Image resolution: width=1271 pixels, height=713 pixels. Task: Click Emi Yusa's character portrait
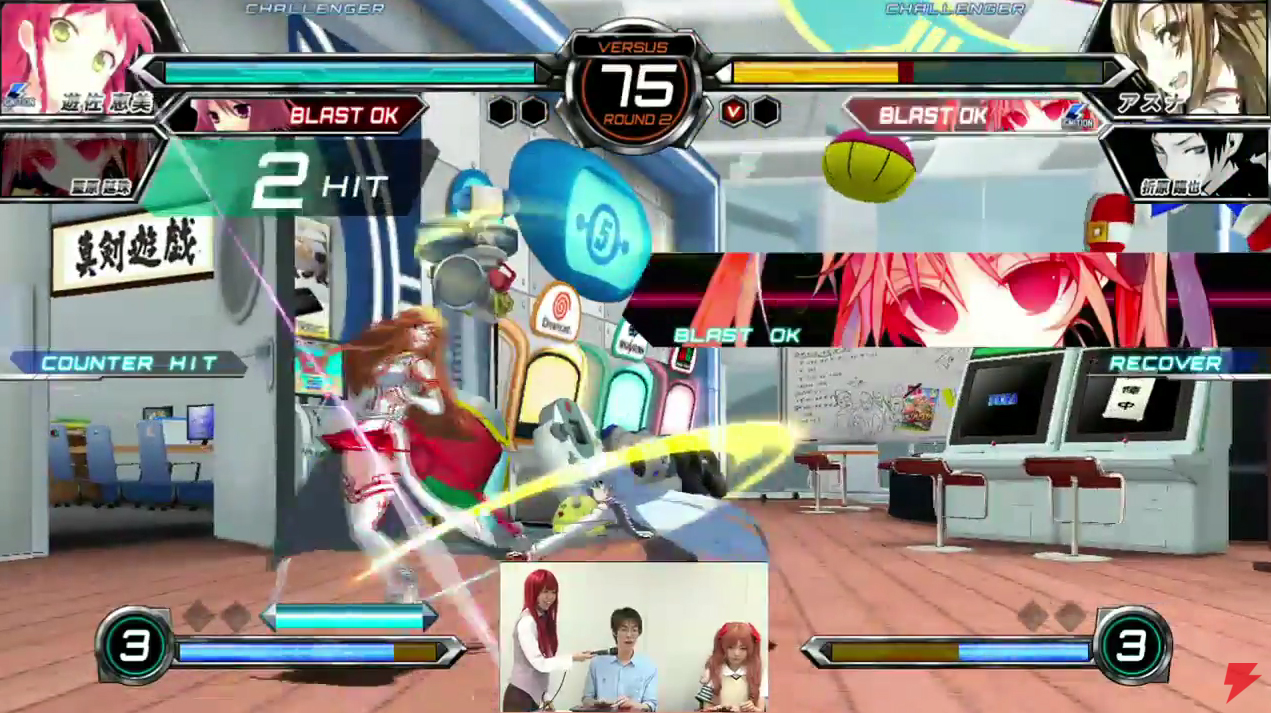(75, 45)
